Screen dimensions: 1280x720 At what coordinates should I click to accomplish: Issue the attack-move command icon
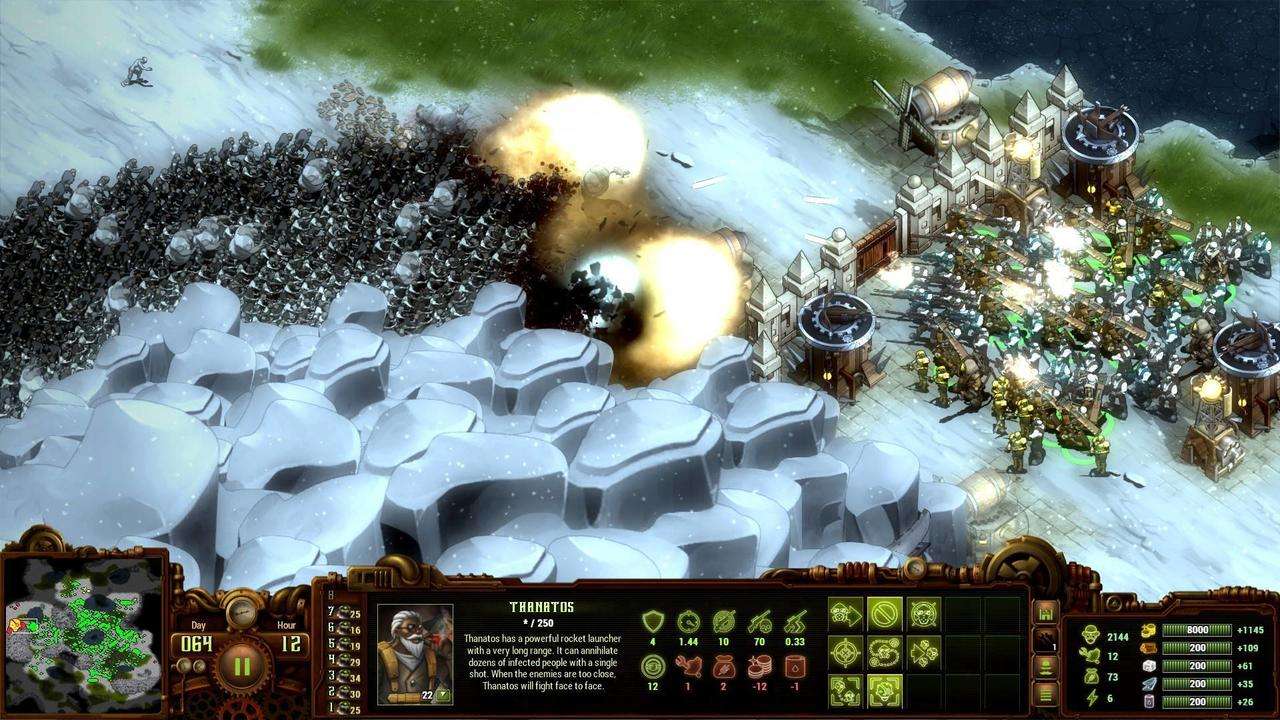click(846, 613)
